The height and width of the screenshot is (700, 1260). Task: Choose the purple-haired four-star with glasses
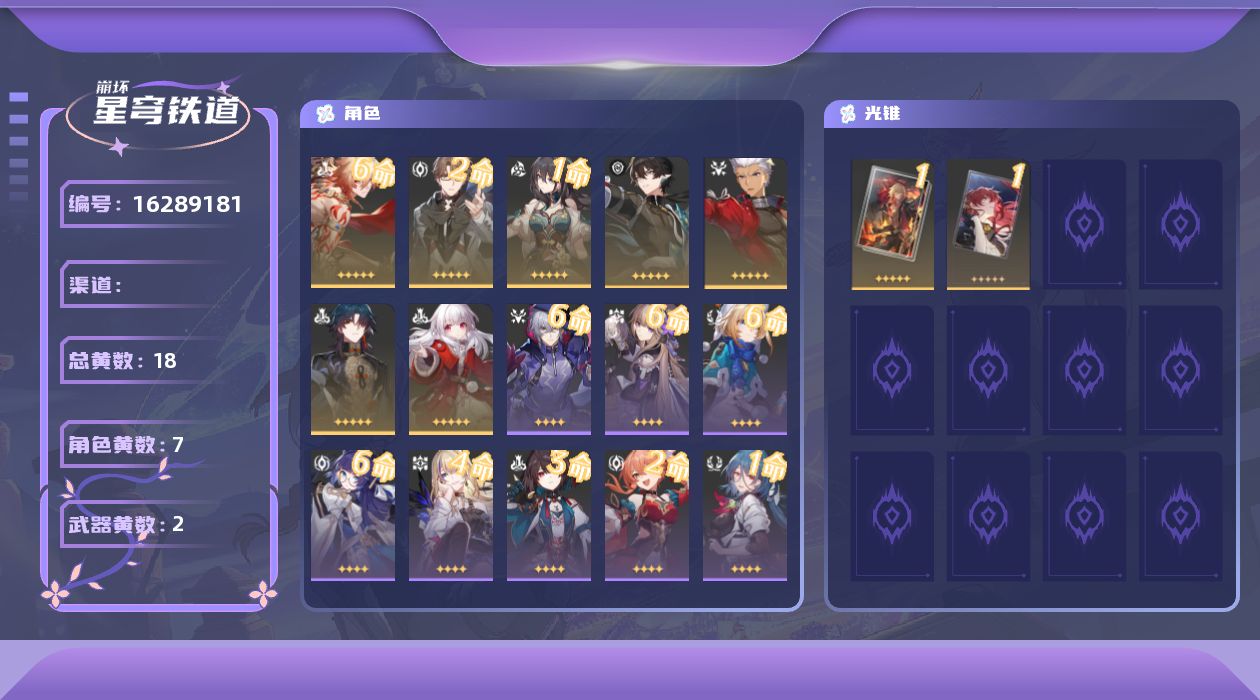tap(352, 514)
